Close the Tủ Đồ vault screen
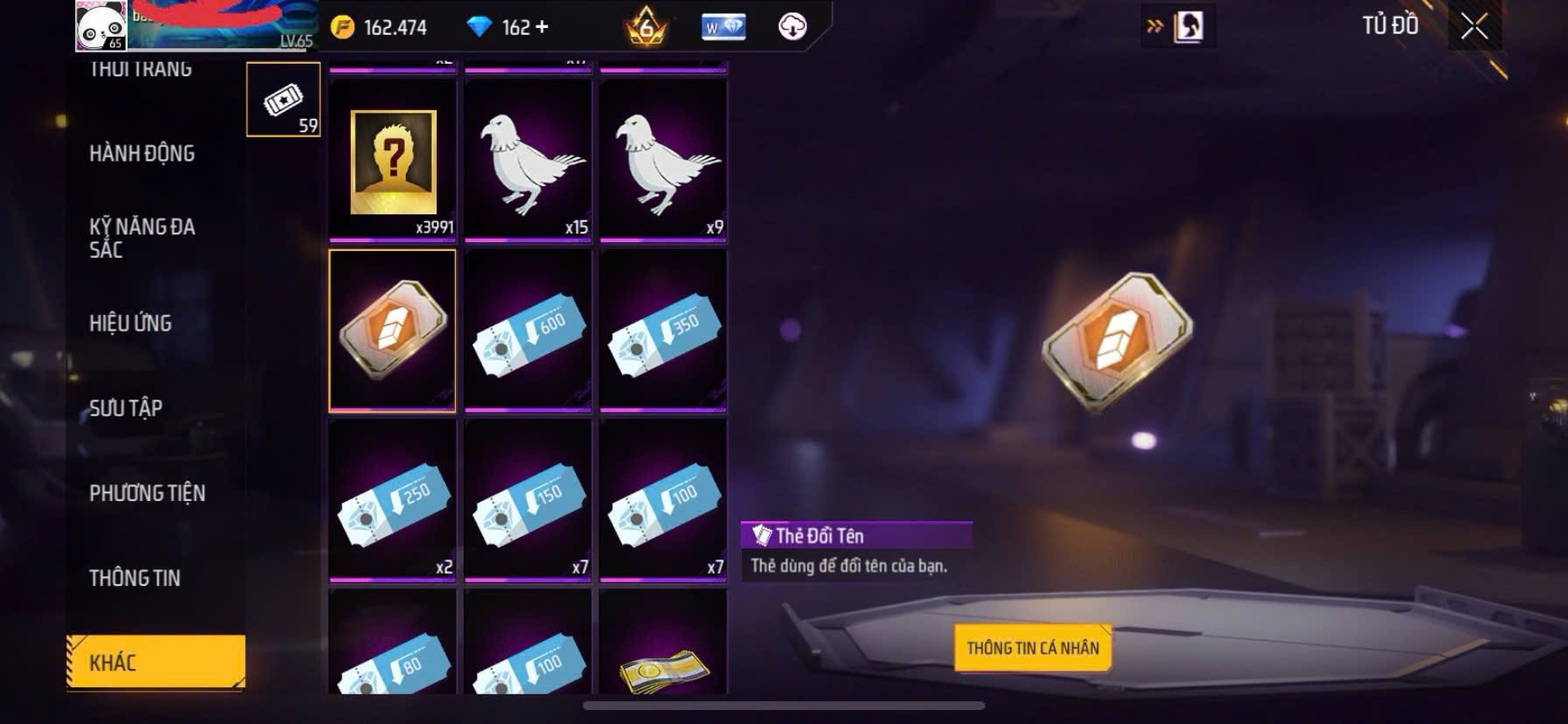The height and width of the screenshot is (724, 1568). [x=1474, y=27]
